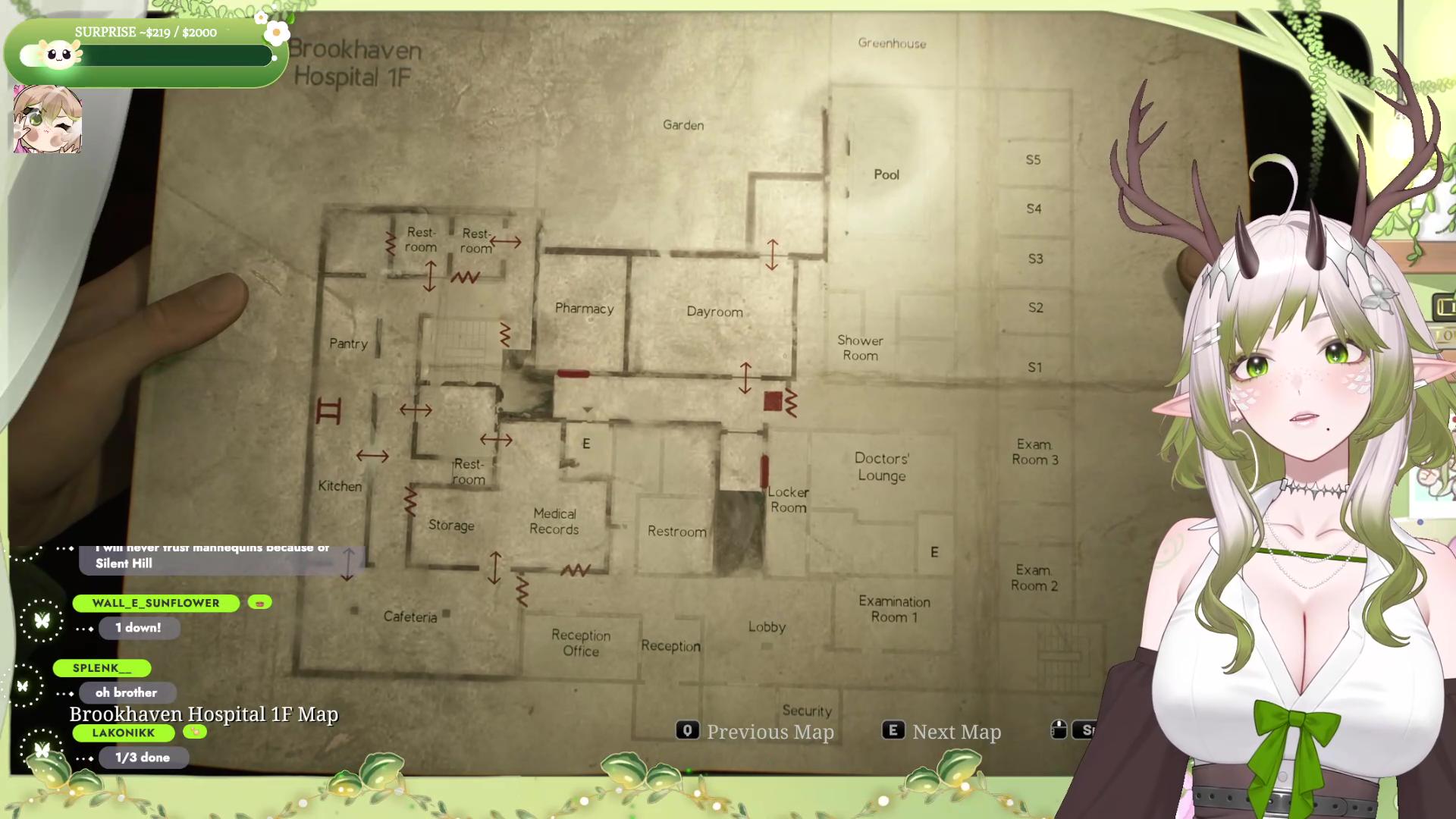This screenshot has width=1456, height=819.
Task: Click the strawberry badge next to WALL_E_SUNFLOWER
Action: [261, 603]
